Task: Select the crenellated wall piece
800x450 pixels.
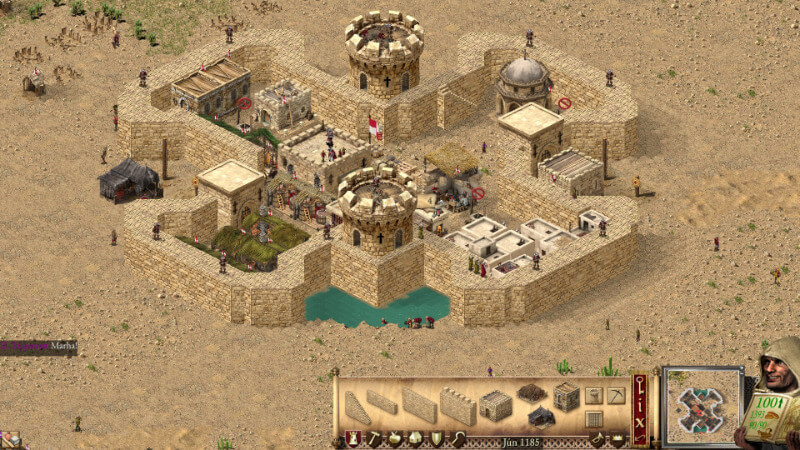Action: (457, 406)
